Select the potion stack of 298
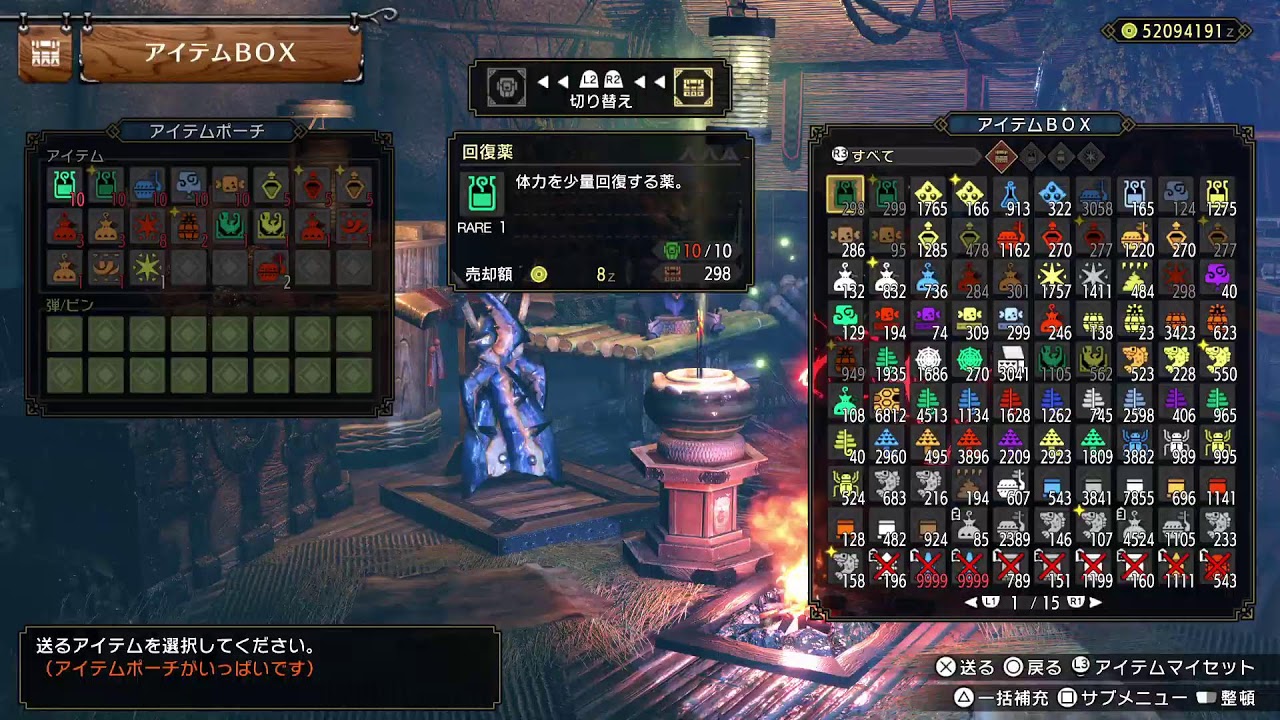The width and height of the screenshot is (1280, 720). (845, 194)
